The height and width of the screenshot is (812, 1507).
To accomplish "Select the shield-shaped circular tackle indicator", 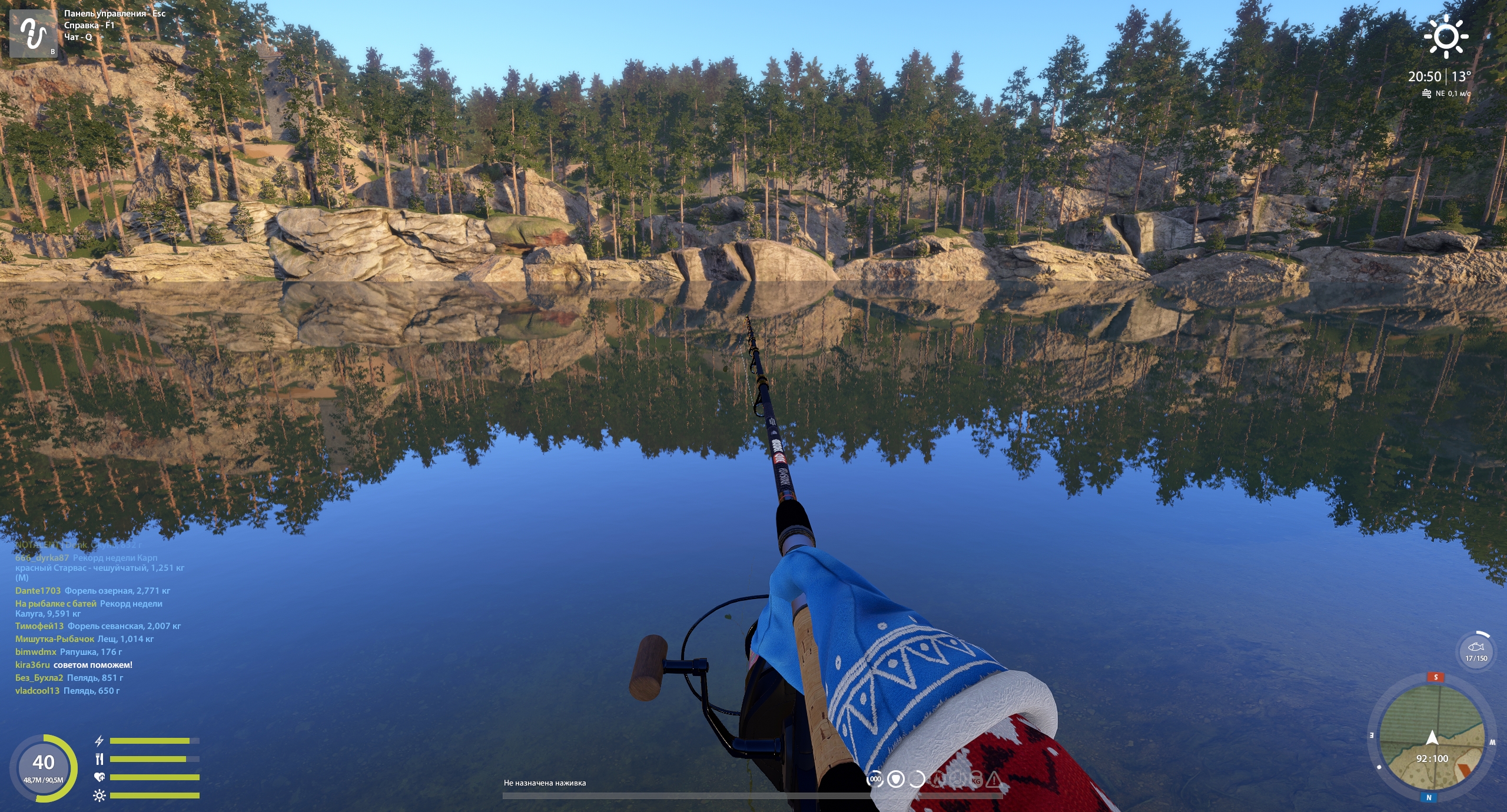I will click(x=896, y=779).
